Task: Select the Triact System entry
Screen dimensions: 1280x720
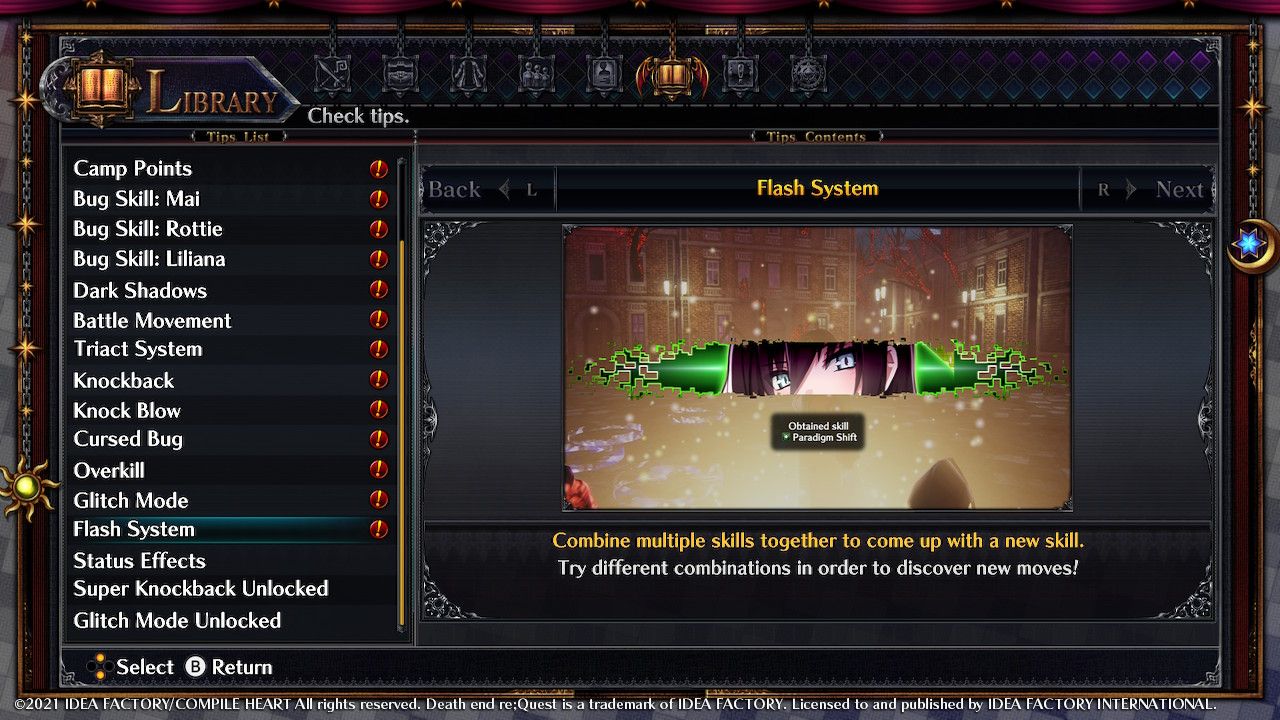Action: point(137,349)
